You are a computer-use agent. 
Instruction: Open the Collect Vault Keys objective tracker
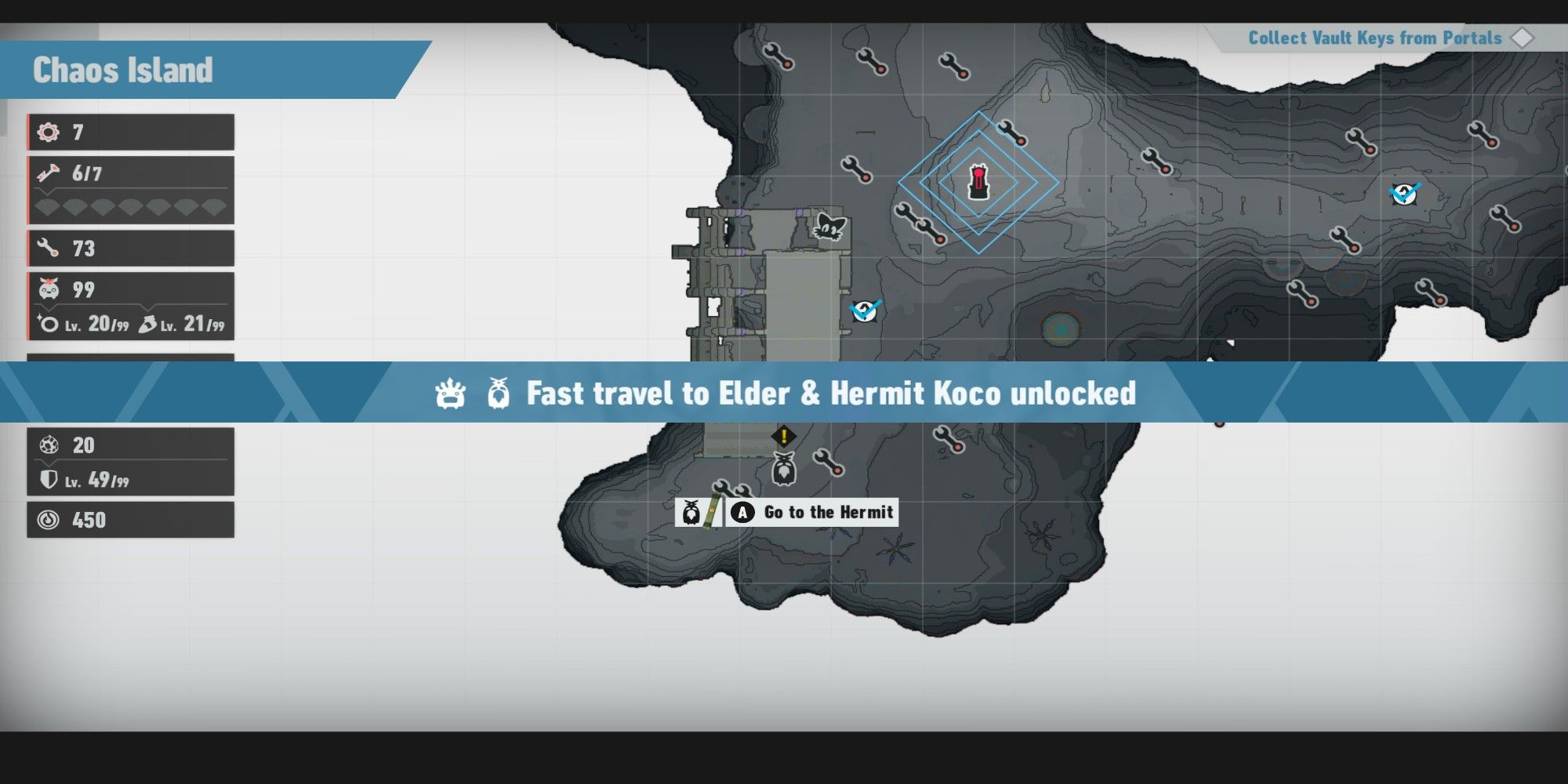(x=1375, y=38)
